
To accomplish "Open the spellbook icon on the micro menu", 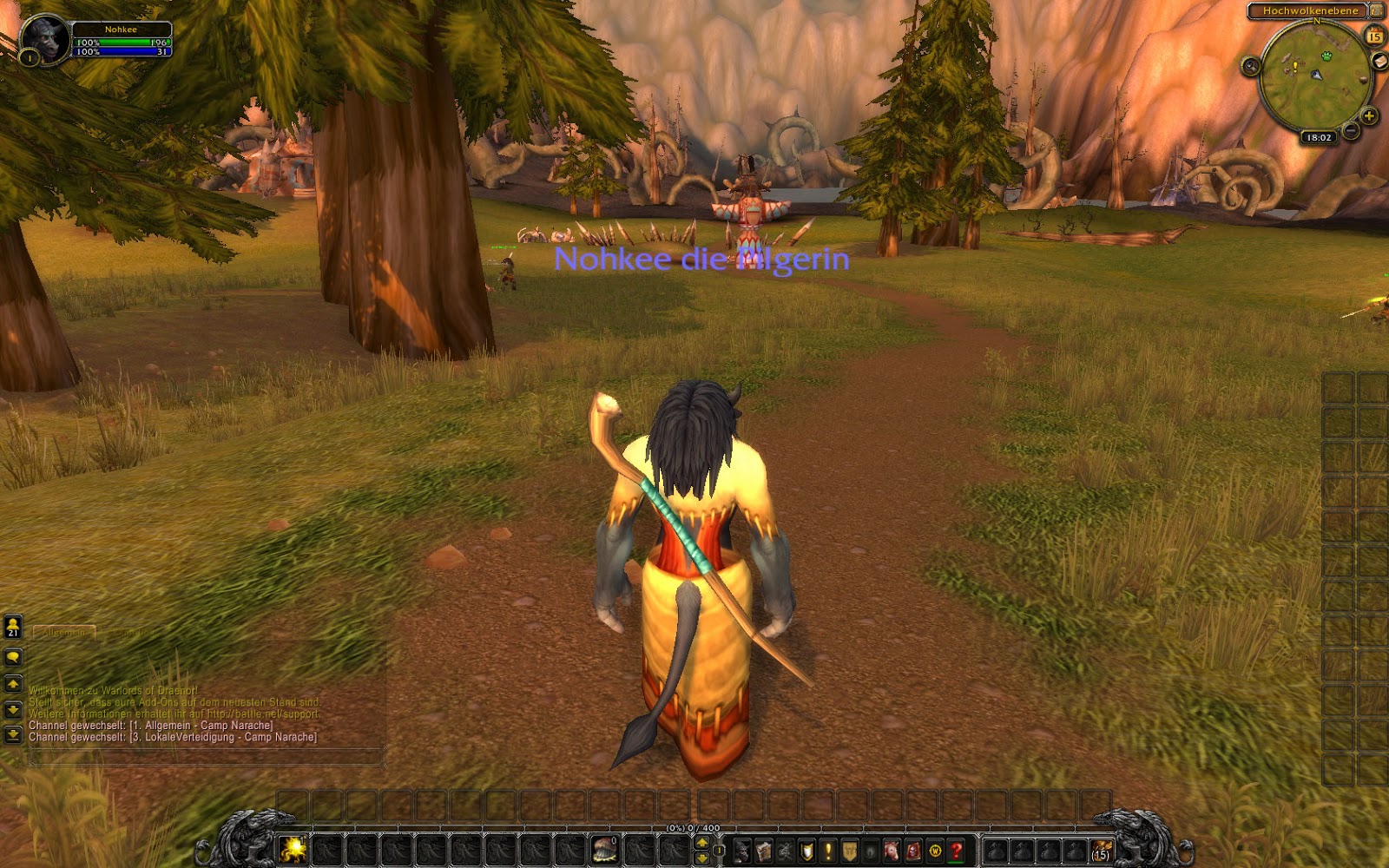I will [764, 850].
